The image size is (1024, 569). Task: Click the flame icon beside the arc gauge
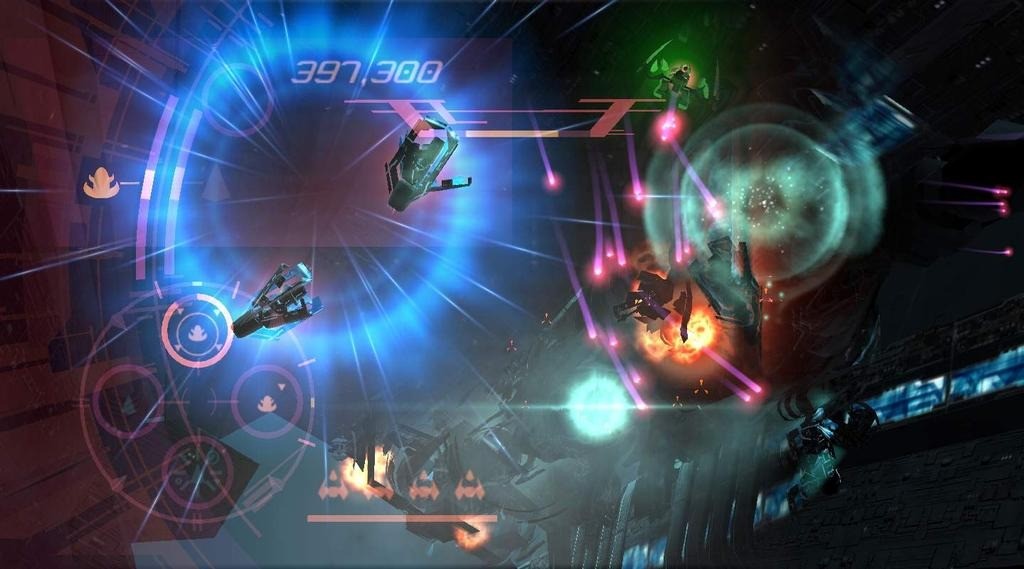click(100, 182)
